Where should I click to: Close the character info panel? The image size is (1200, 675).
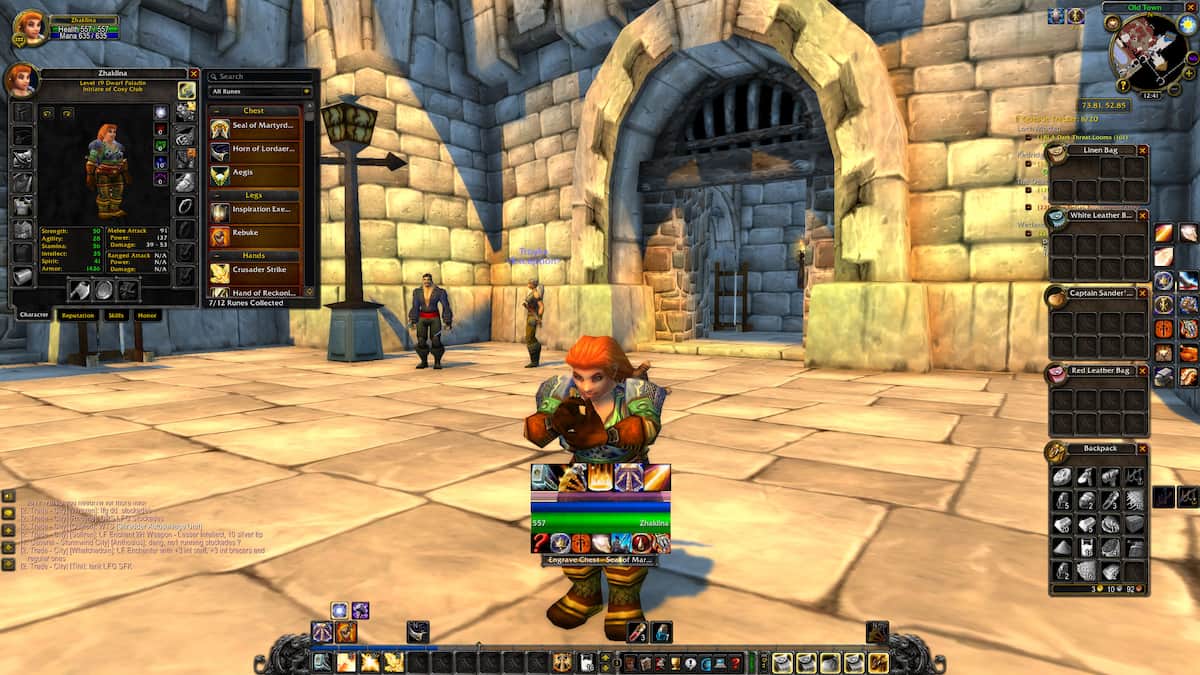click(194, 74)
